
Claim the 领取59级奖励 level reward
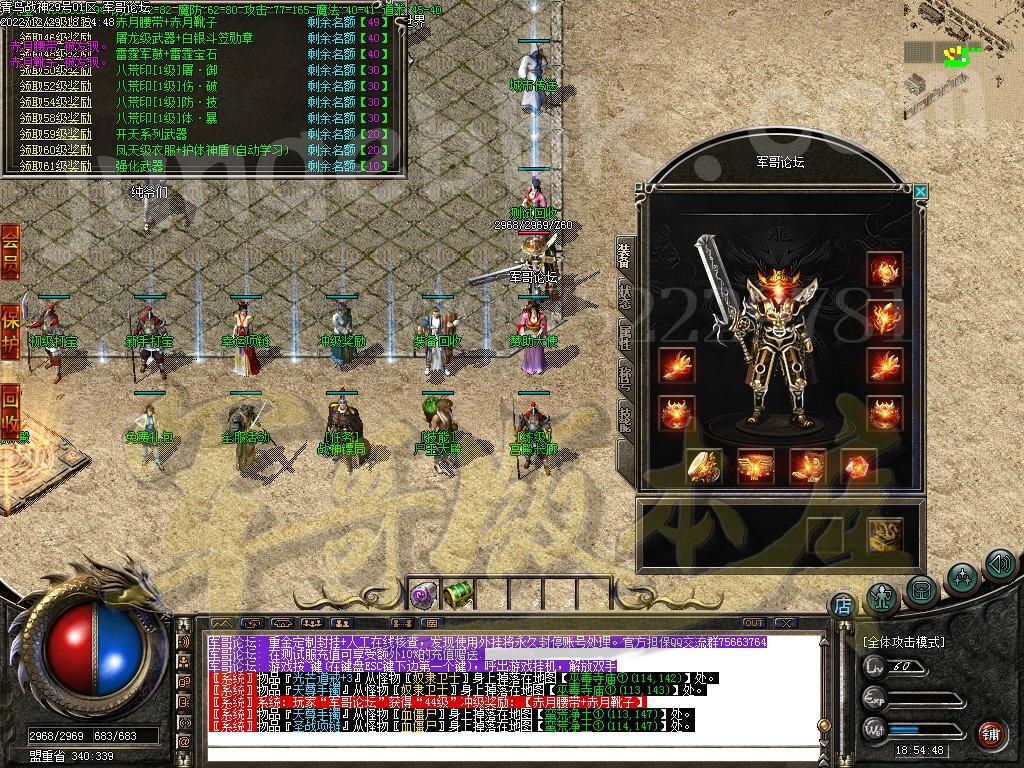pyautogui.click(x=56, y=134)
